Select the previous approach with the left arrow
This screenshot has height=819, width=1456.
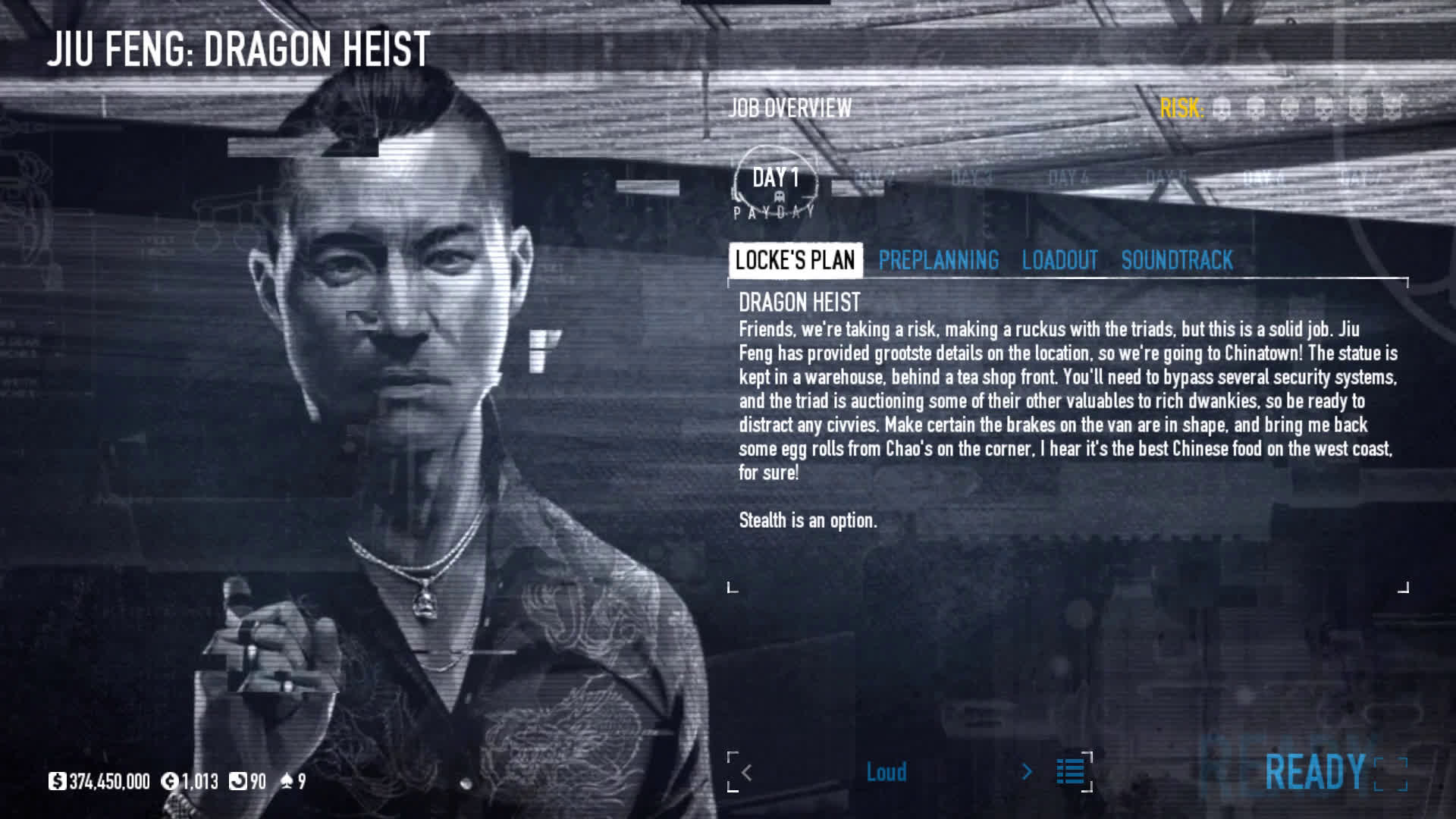[747, 772]
